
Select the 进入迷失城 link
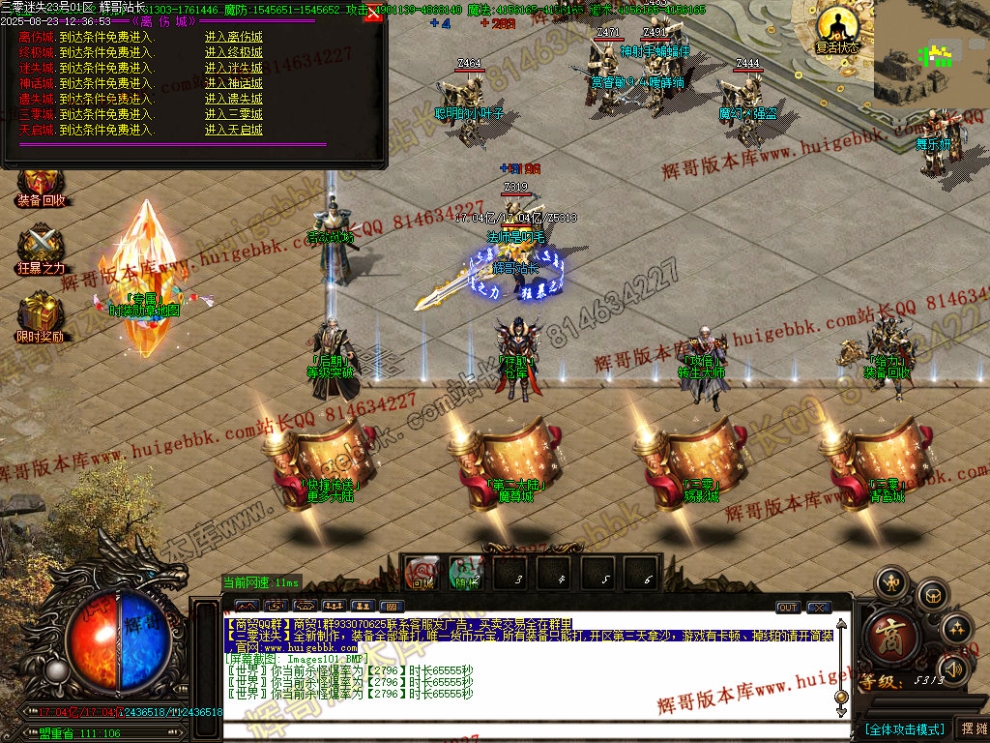click(x=234, y=68)
